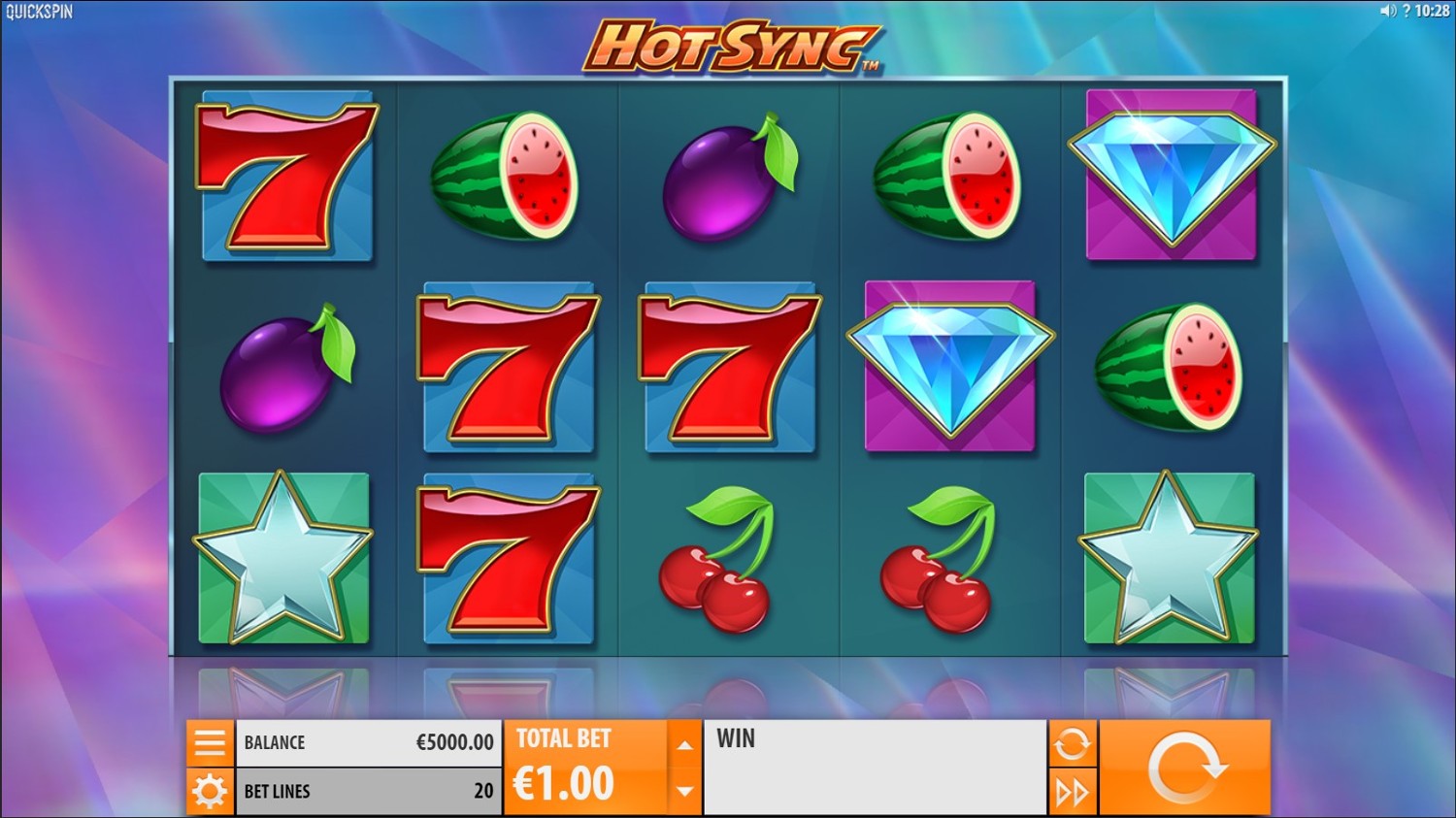Open the gear settings
Viewport: 1456px width, 818px height.
(x=210, y=792)
